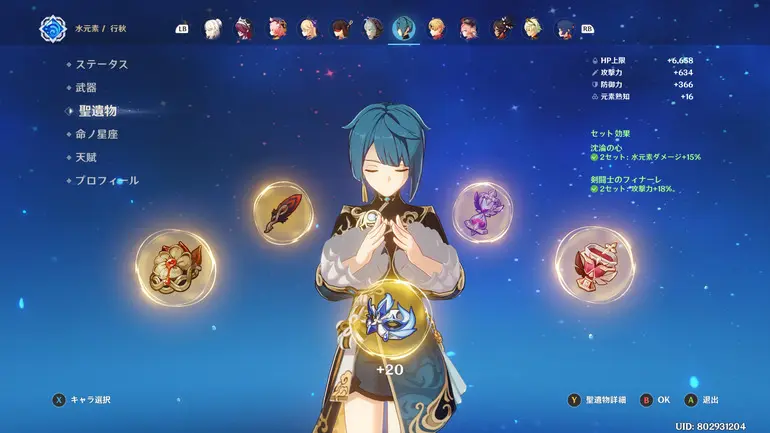Select the red feather artifact slot

[283, 212]
